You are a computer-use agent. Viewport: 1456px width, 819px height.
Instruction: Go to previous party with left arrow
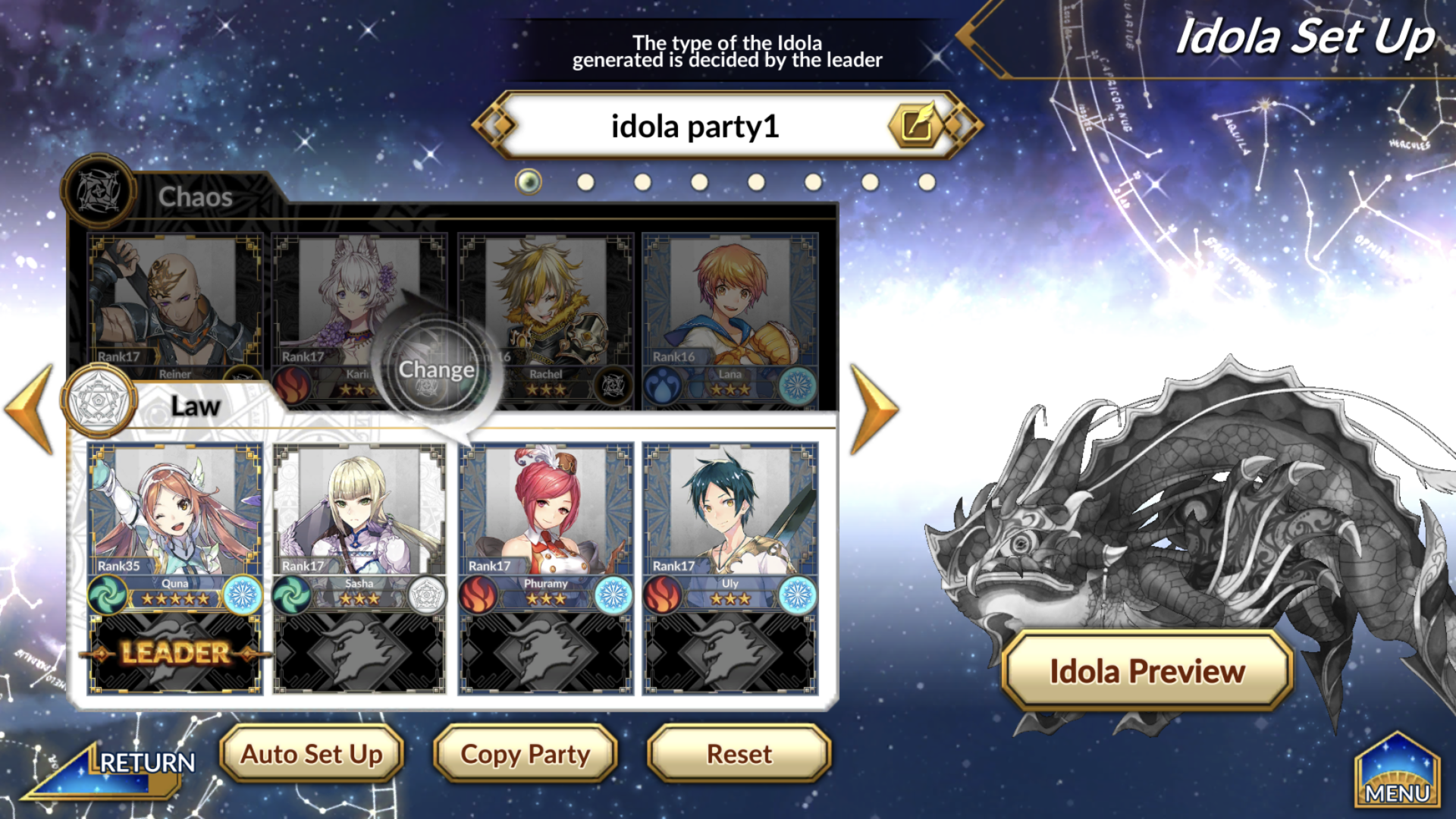pos(30,409)
